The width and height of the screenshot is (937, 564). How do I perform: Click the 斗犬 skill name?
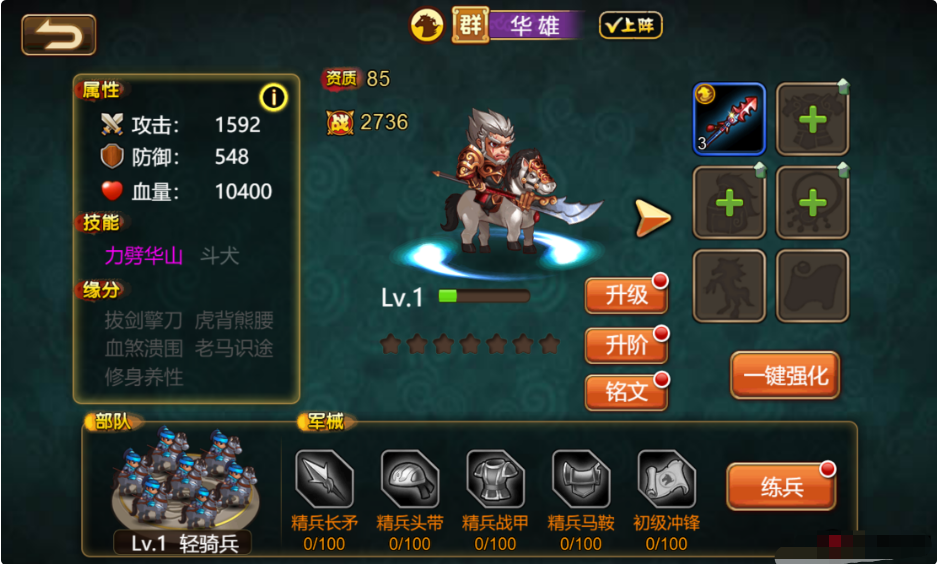219,256
